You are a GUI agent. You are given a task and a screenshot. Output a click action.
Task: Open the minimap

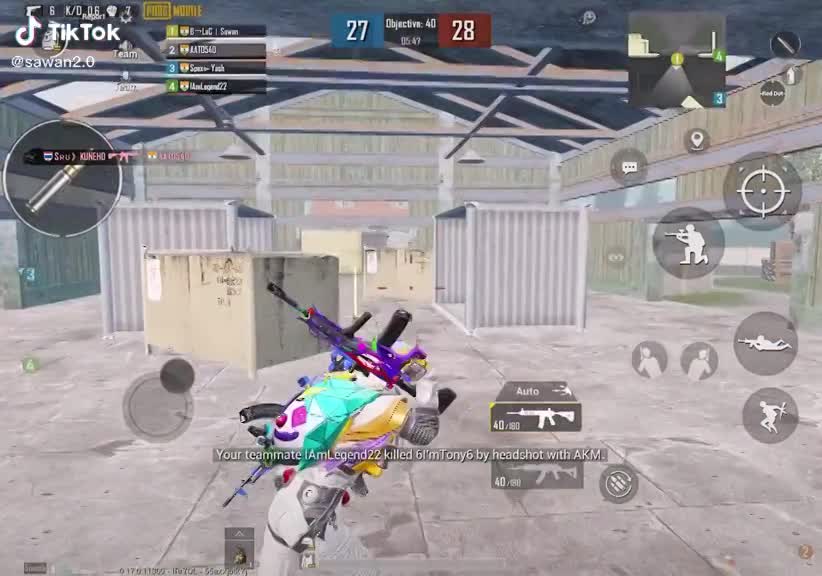pyautogui.click(x=676, y=60)
